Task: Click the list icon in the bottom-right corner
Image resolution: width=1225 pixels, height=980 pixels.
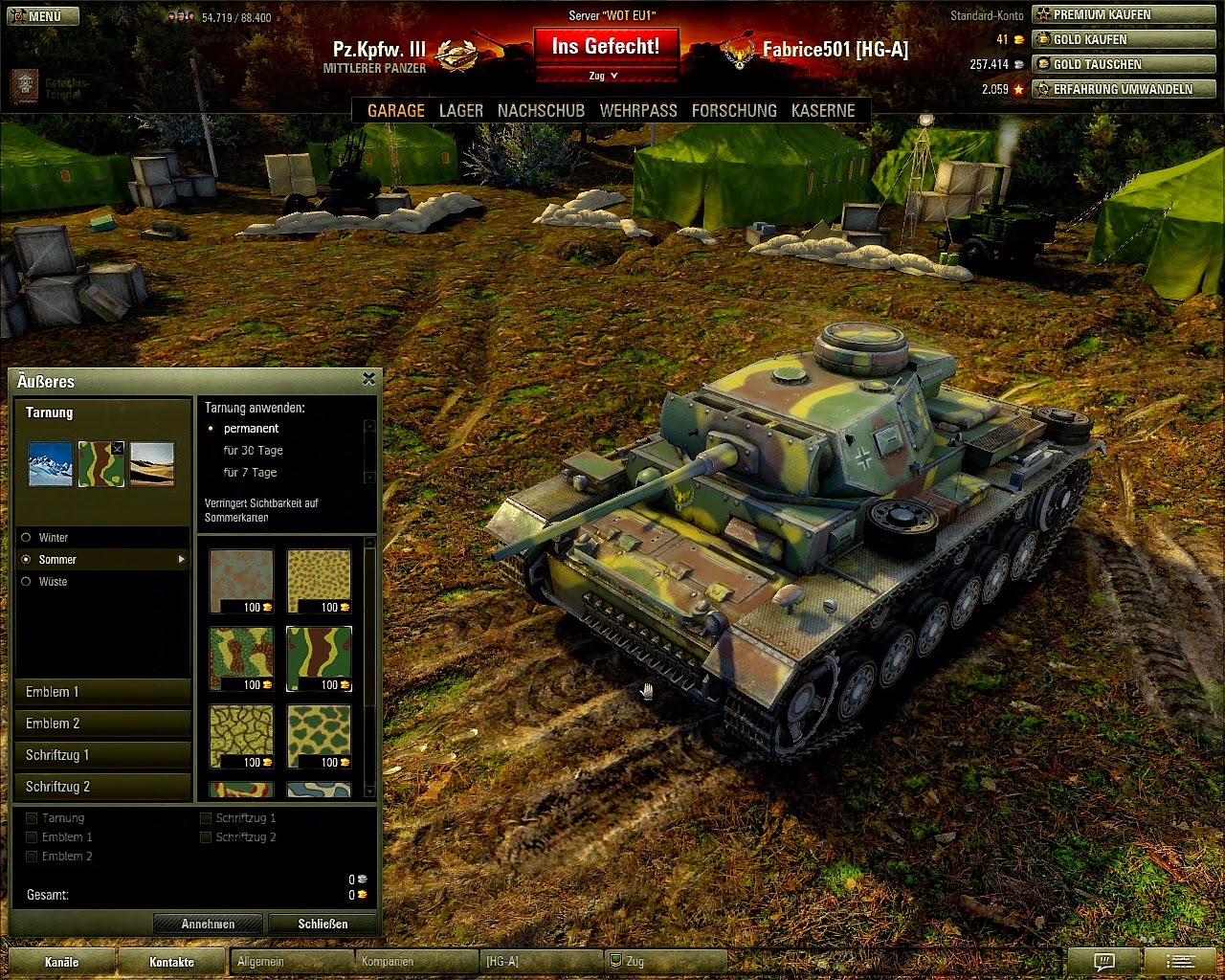Action: pos(1180,963)
